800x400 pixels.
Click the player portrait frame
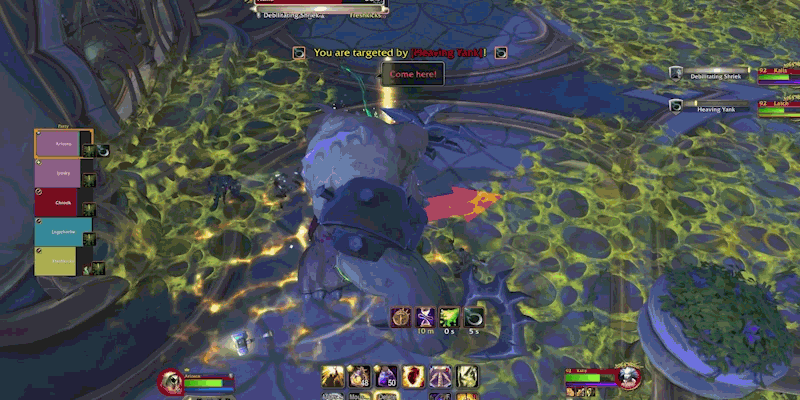[171, 381]
